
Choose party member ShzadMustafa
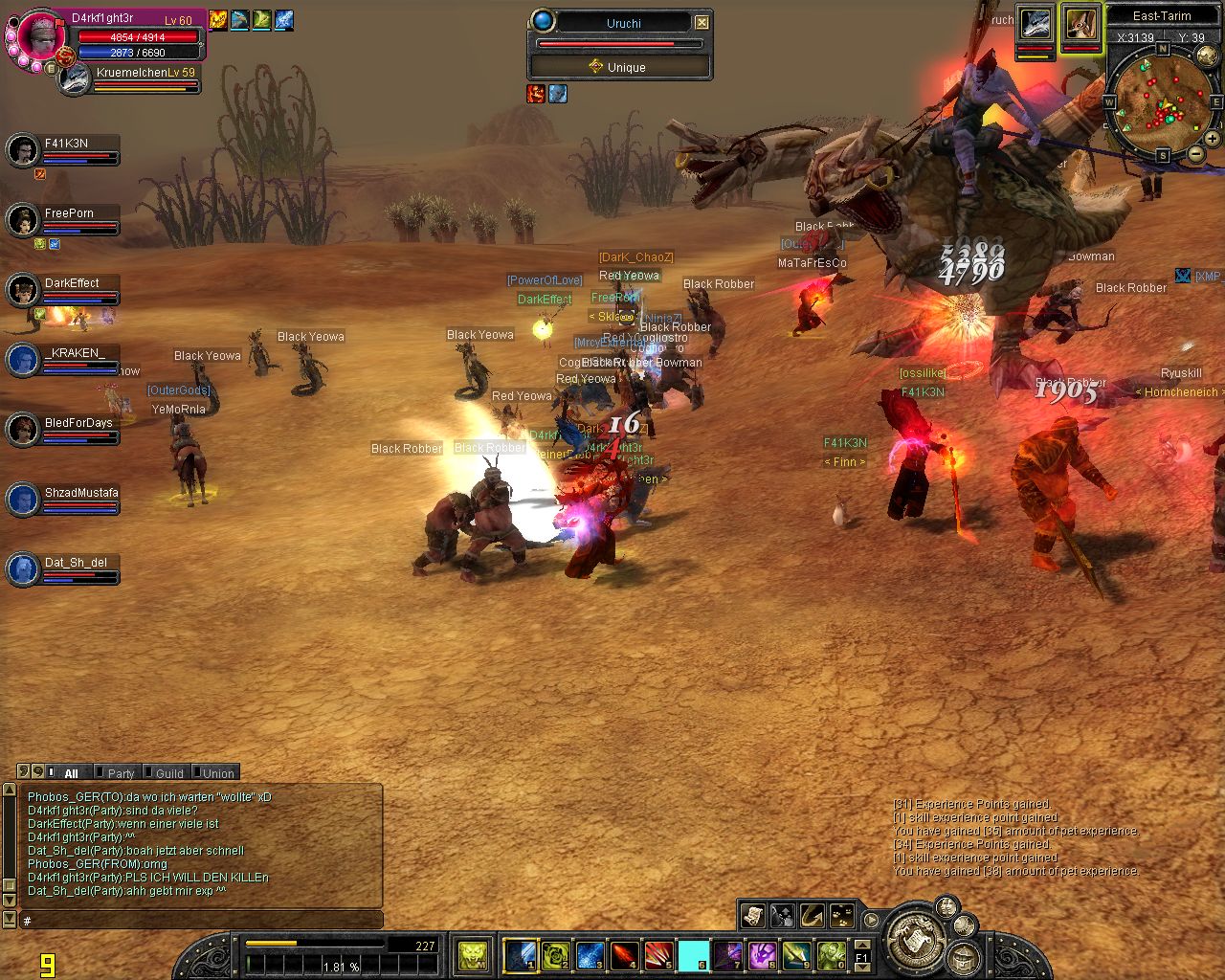23,500
